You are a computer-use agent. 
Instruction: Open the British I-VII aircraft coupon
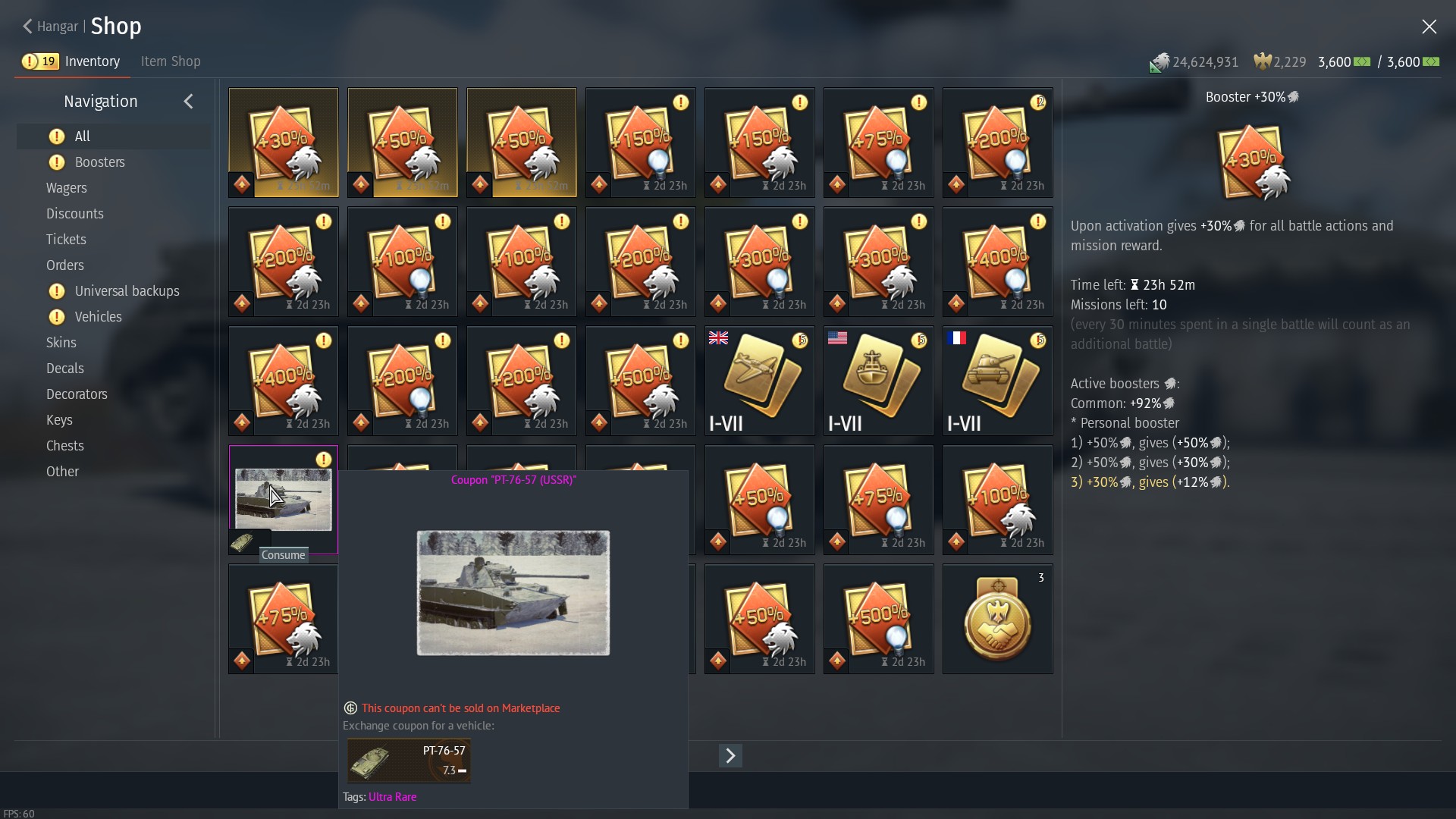tap(758, 381)
